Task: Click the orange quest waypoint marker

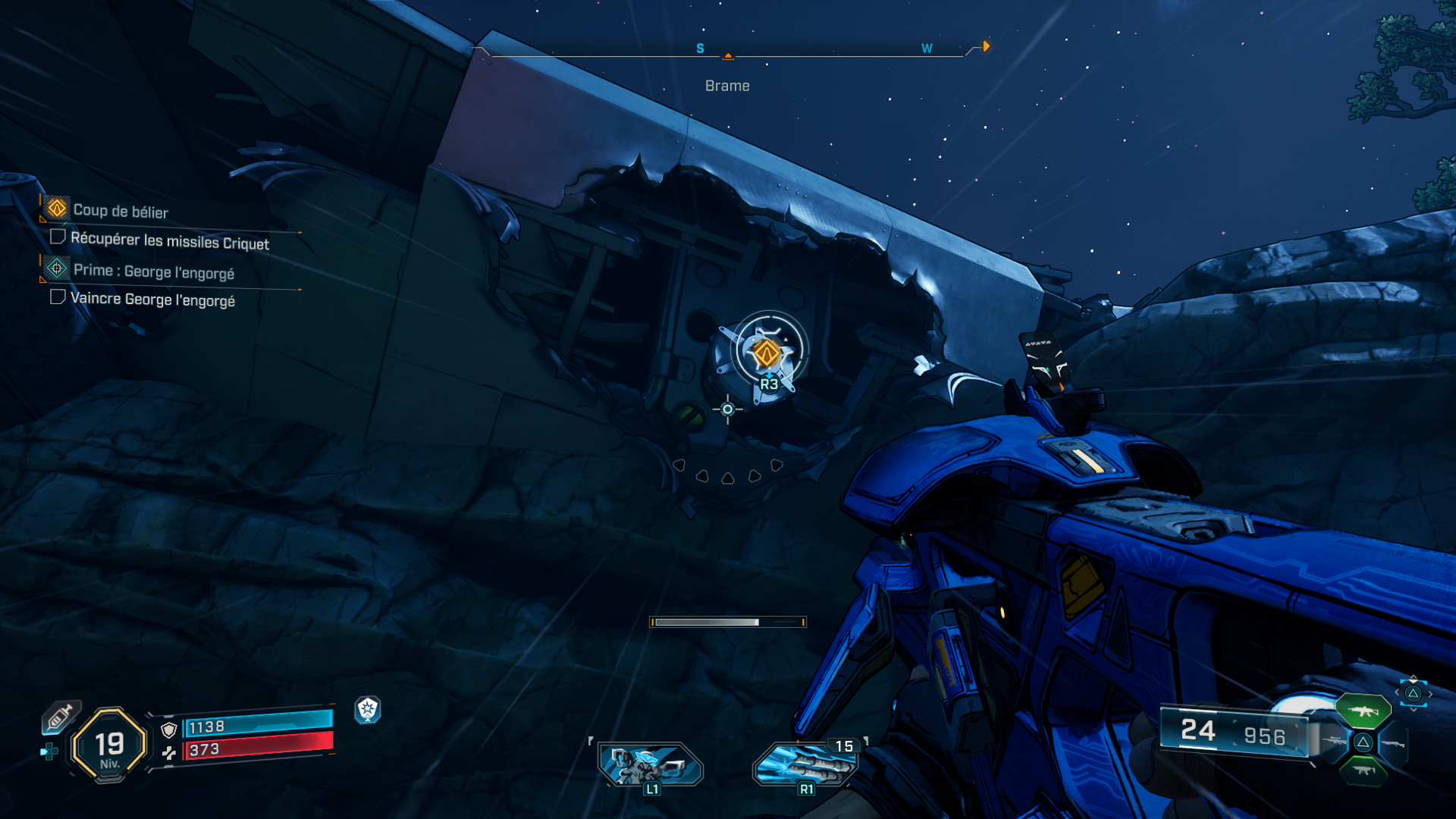Action: tap(766, 353)
